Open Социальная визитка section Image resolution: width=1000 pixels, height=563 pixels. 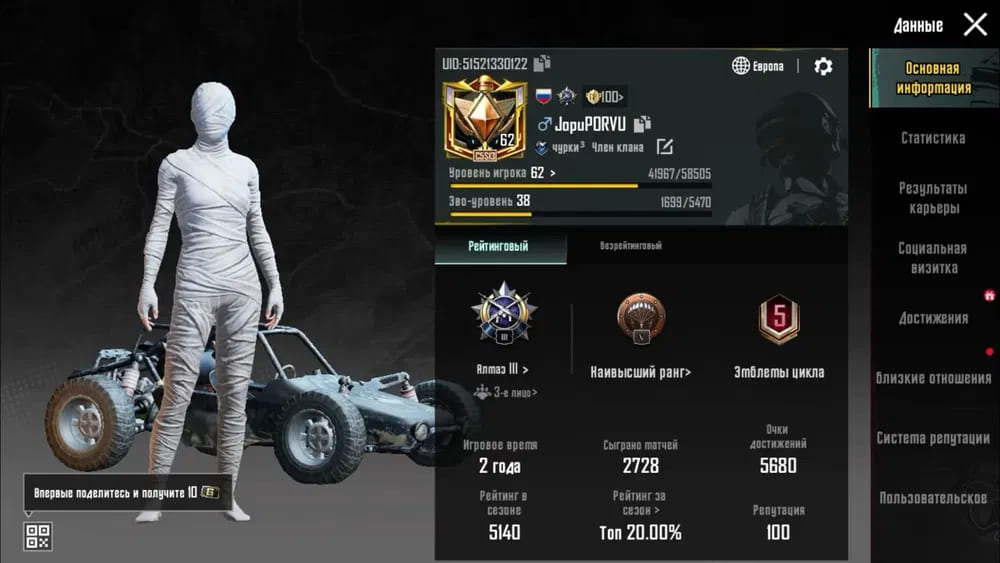pos(932,258)
